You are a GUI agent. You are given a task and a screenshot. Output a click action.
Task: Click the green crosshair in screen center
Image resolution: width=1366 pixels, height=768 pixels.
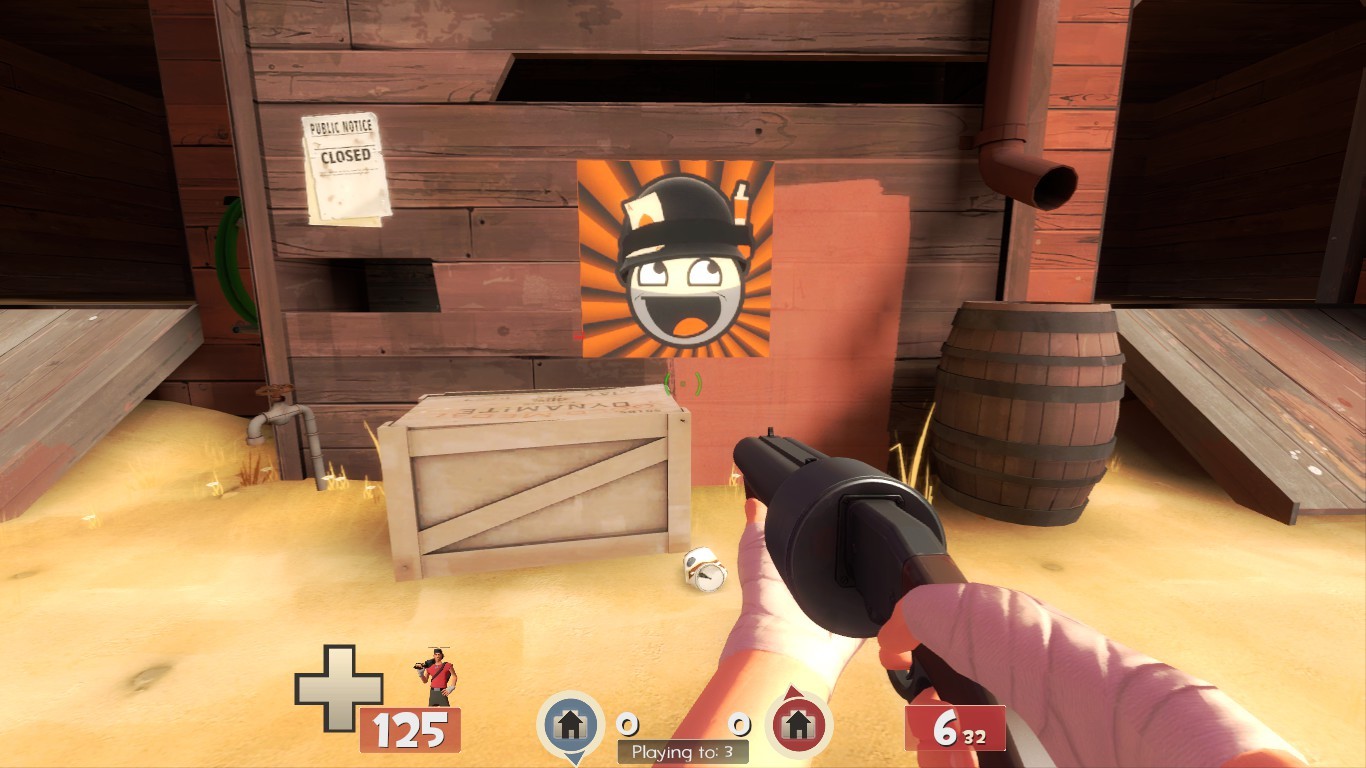683,384
